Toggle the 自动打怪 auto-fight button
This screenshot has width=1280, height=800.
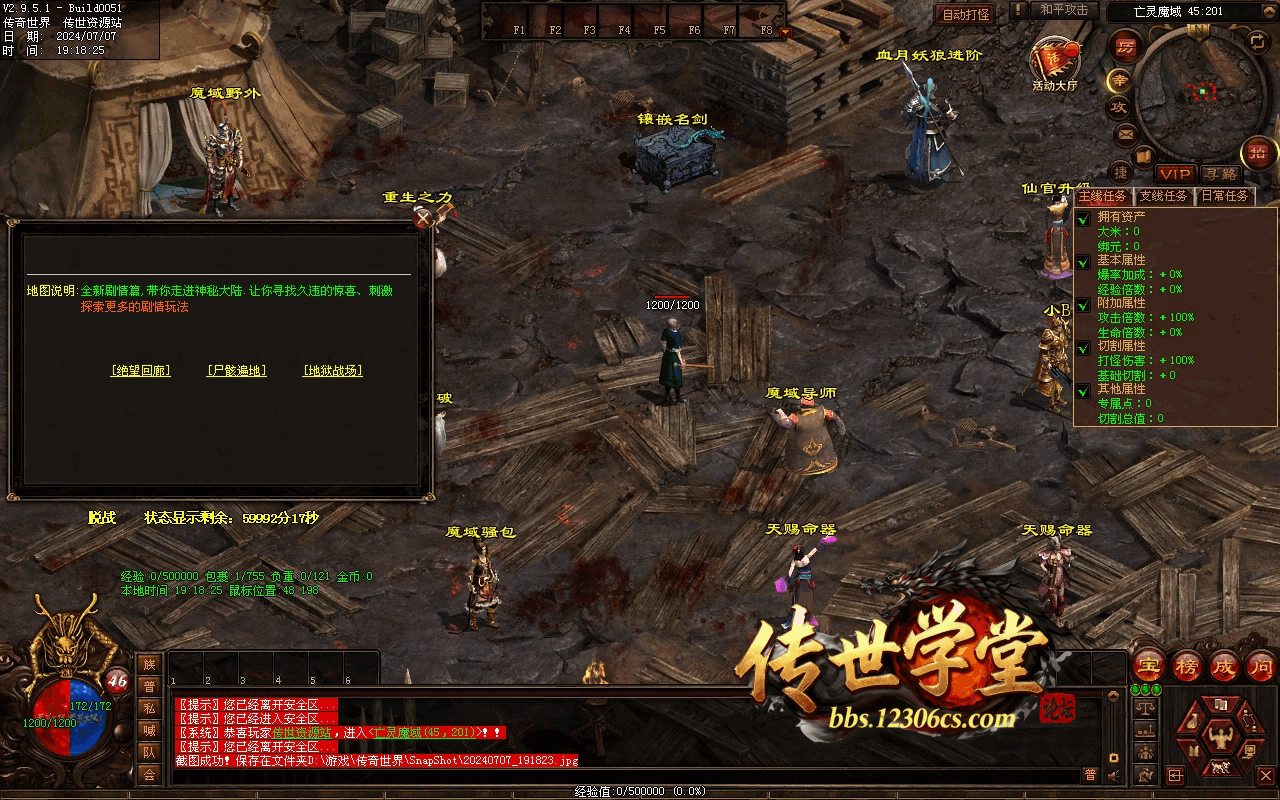click(966, 14)
